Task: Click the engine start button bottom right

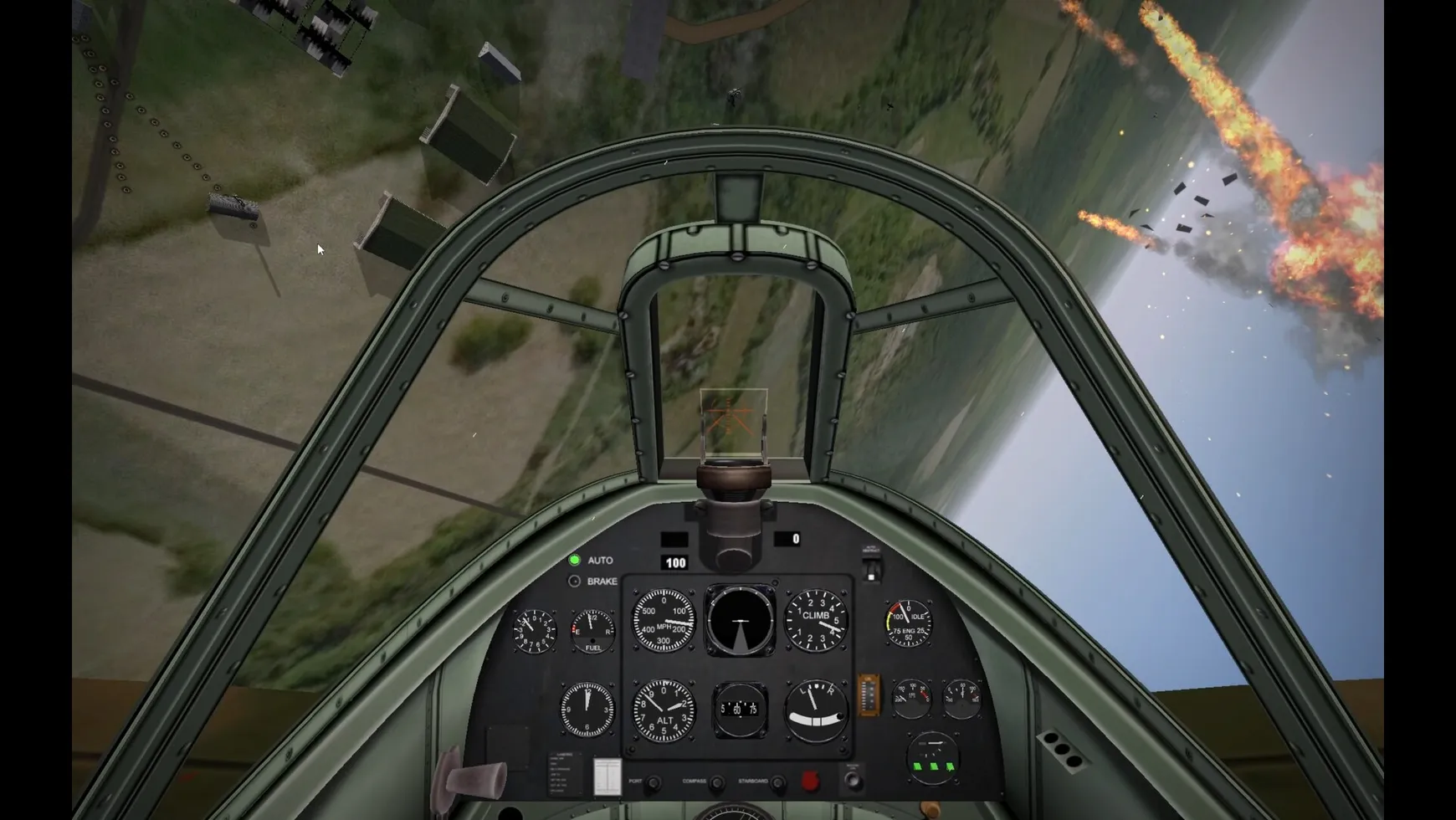Action: 853,779
